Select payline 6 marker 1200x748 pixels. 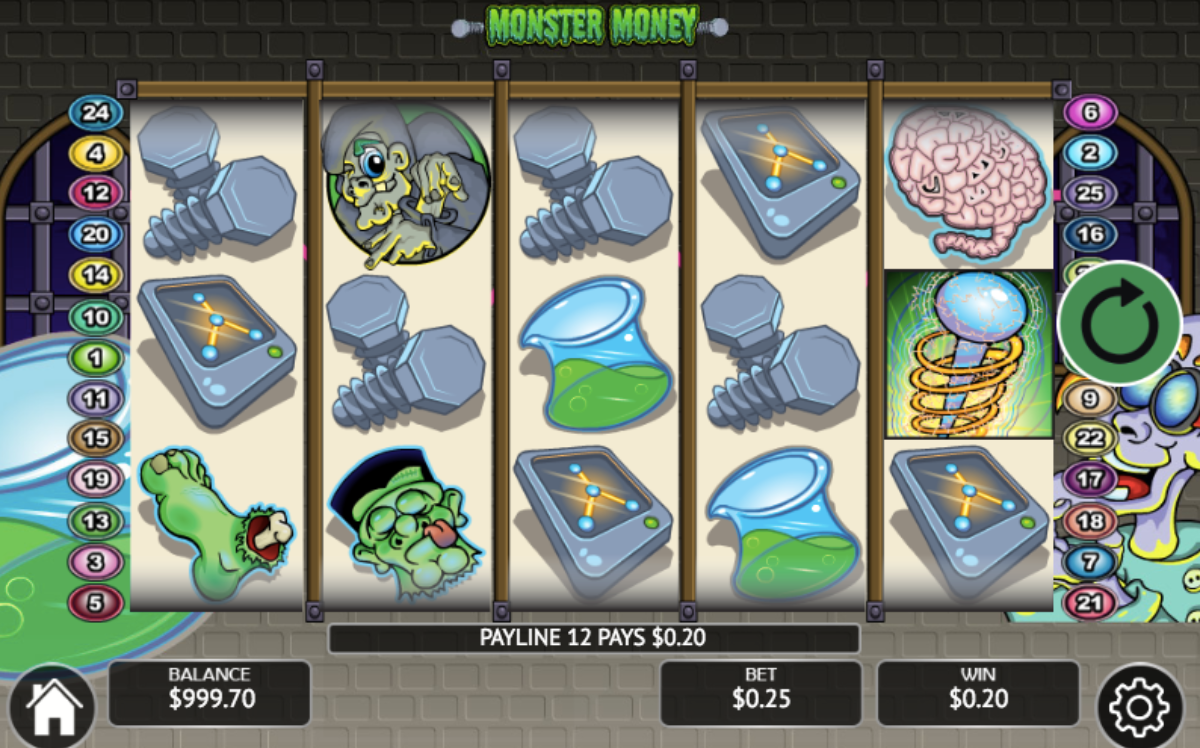[1090, 113]
